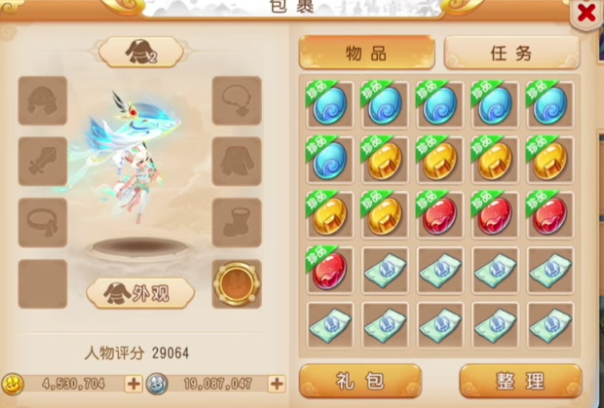
Task: Add silver coins with plus button
Action: tap(277, 383)
